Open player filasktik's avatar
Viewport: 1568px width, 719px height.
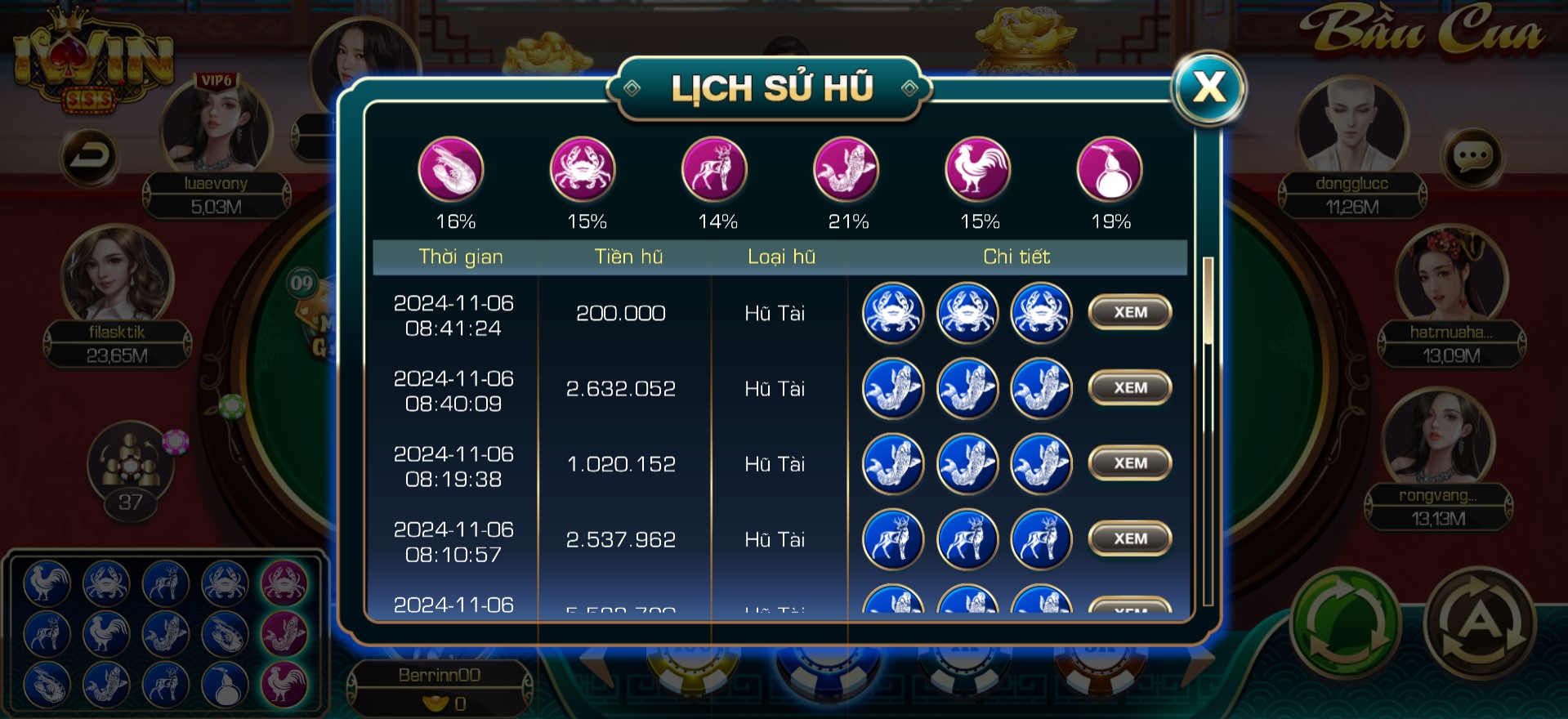pos(117,275)
